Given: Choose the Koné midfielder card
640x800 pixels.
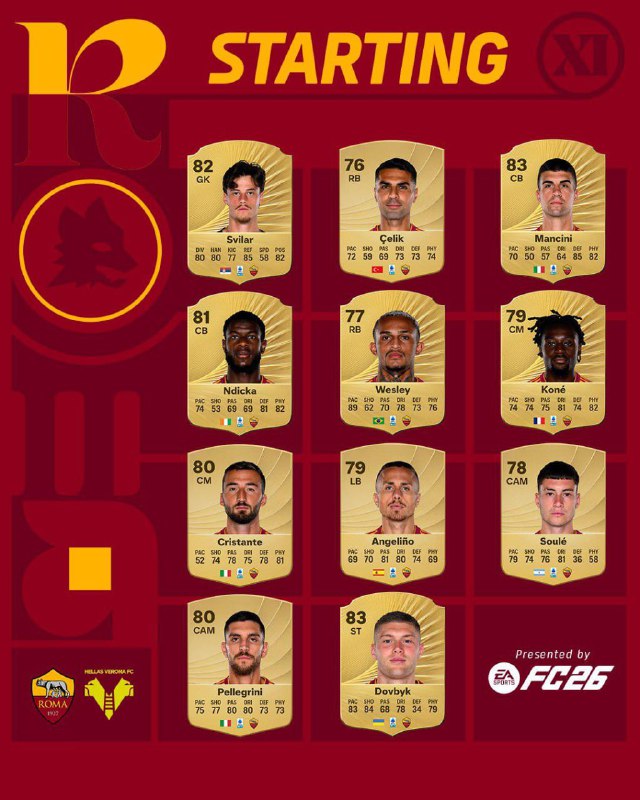Looking at the screenshot, I should click(554, 366).
